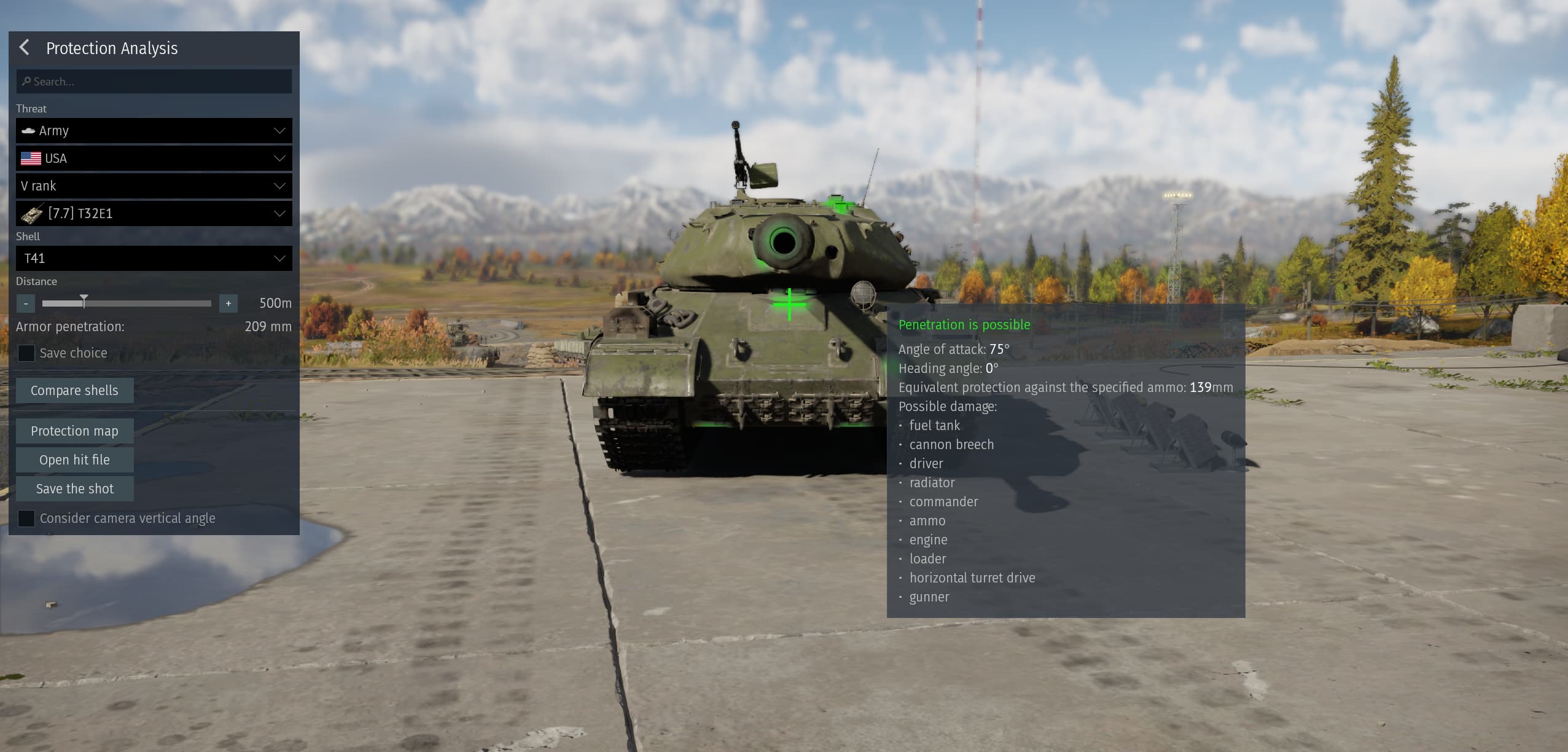The width and height of the screenshot is (1568, 752).
Task: Open the T32E1 vehicle dropdown
Action: coord(154,214)
